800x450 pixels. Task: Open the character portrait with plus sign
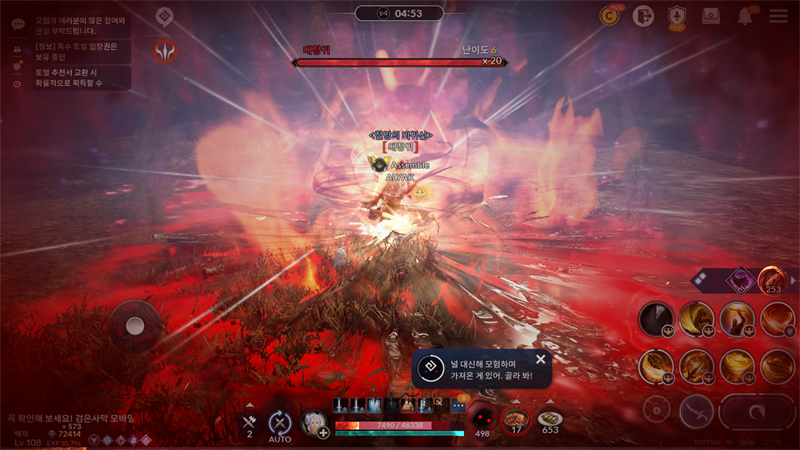tap(315, 422)
